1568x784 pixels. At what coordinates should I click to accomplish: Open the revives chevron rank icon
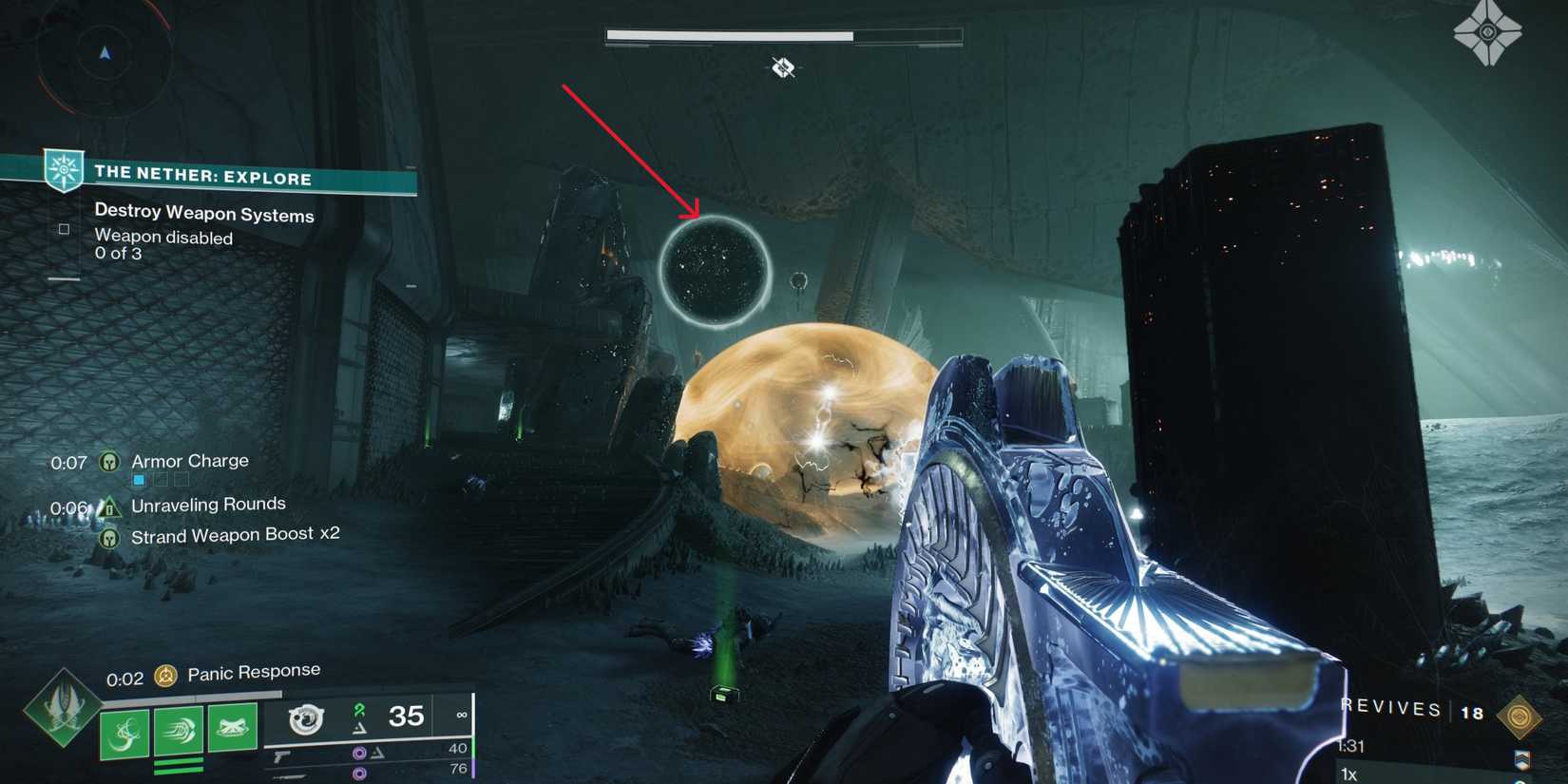coord(1523,759)
